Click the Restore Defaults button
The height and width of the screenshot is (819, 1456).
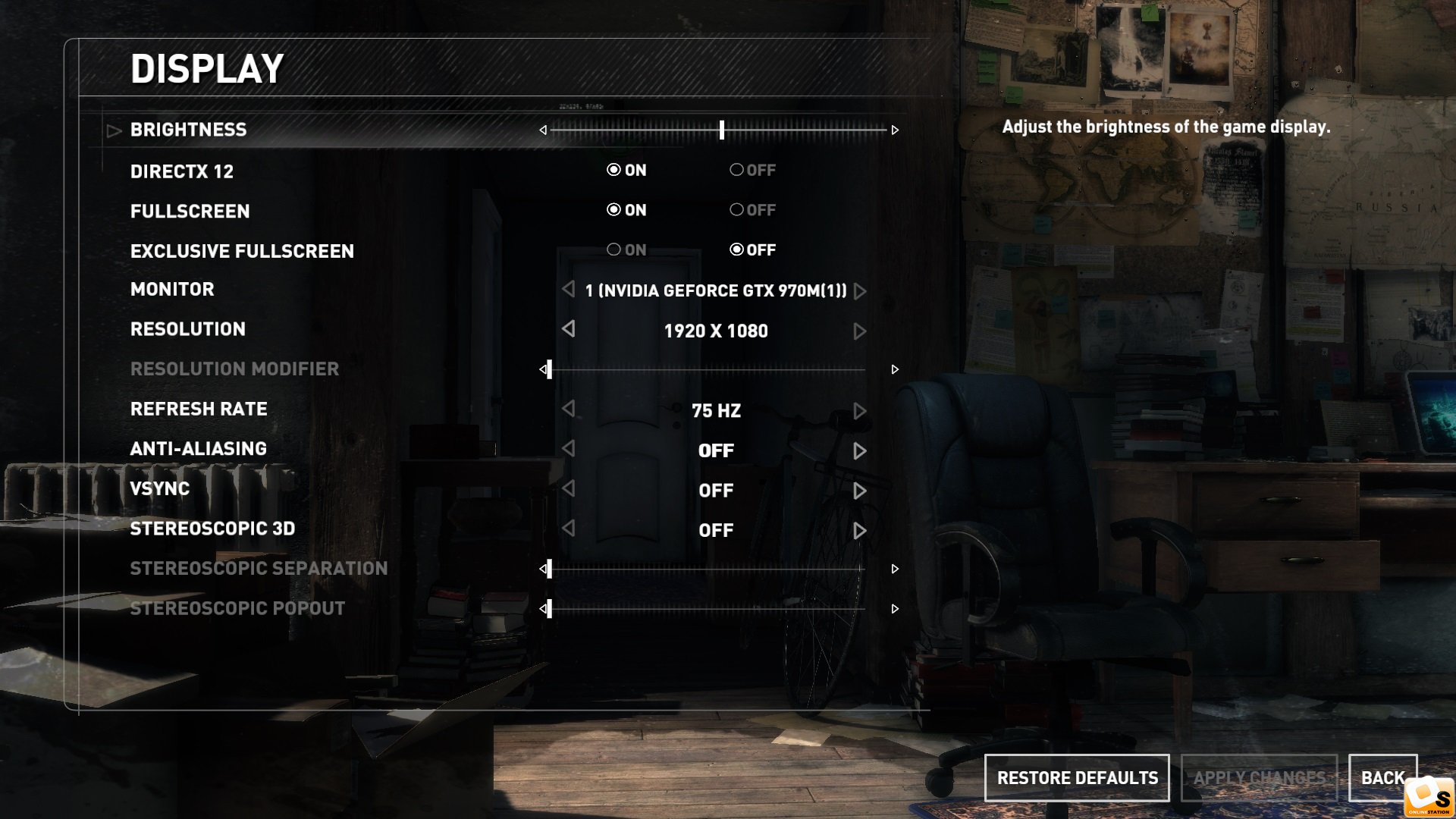(x=1077, y=778)
